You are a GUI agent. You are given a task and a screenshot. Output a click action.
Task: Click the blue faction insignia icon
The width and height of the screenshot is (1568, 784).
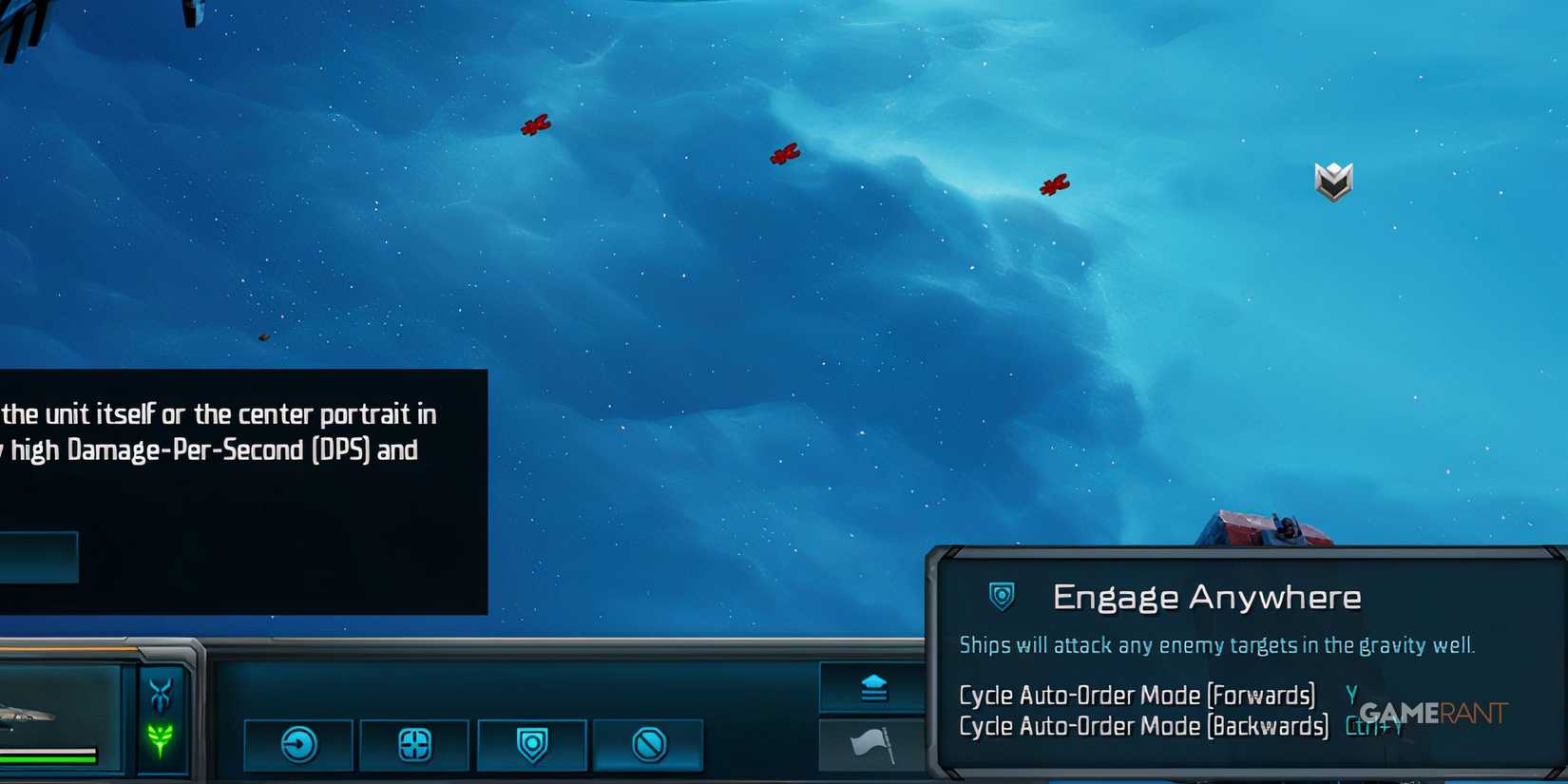(x=163, y=693)
